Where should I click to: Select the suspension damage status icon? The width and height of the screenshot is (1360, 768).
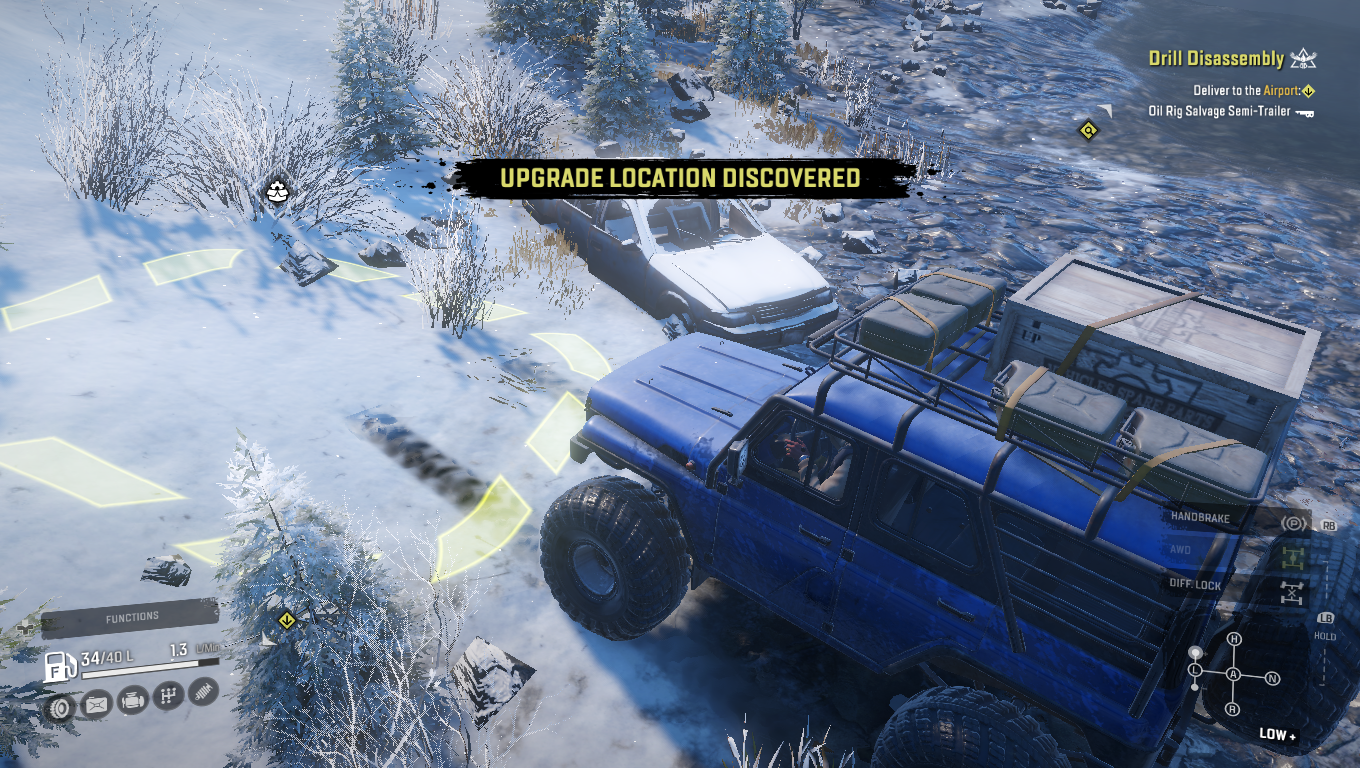(203, 692)
